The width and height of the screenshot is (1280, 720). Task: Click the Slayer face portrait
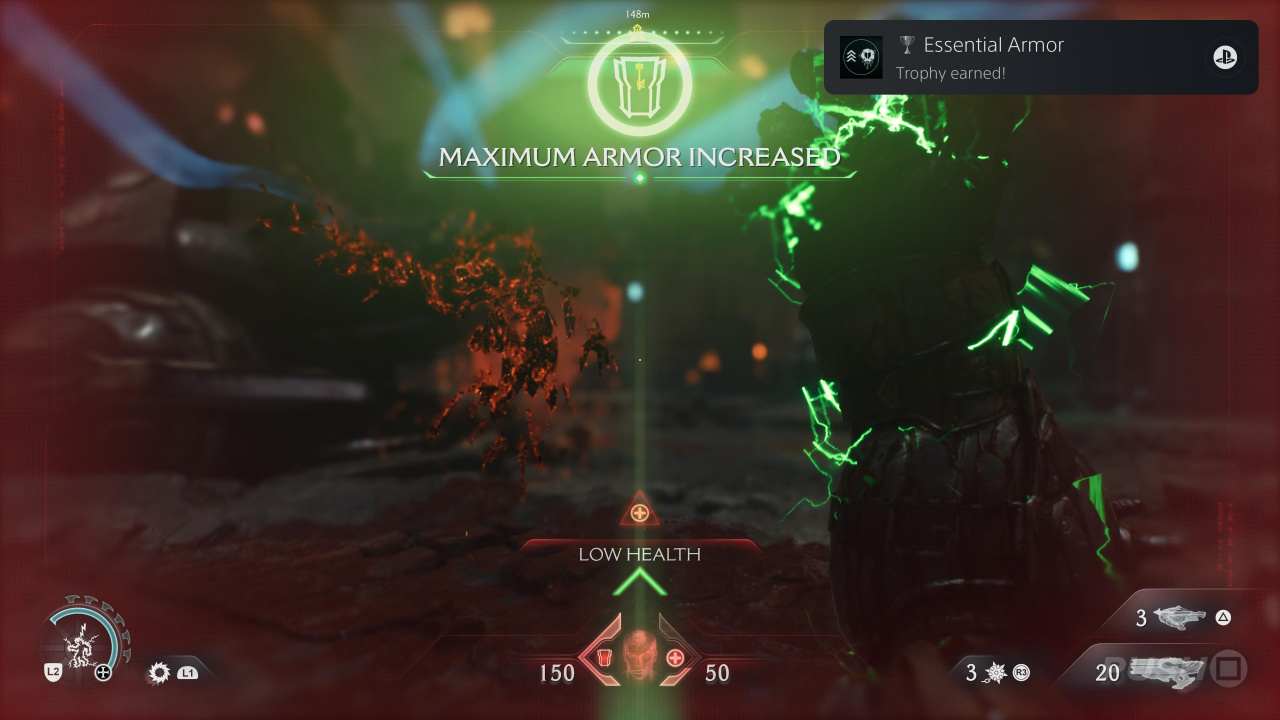point(640,656)
